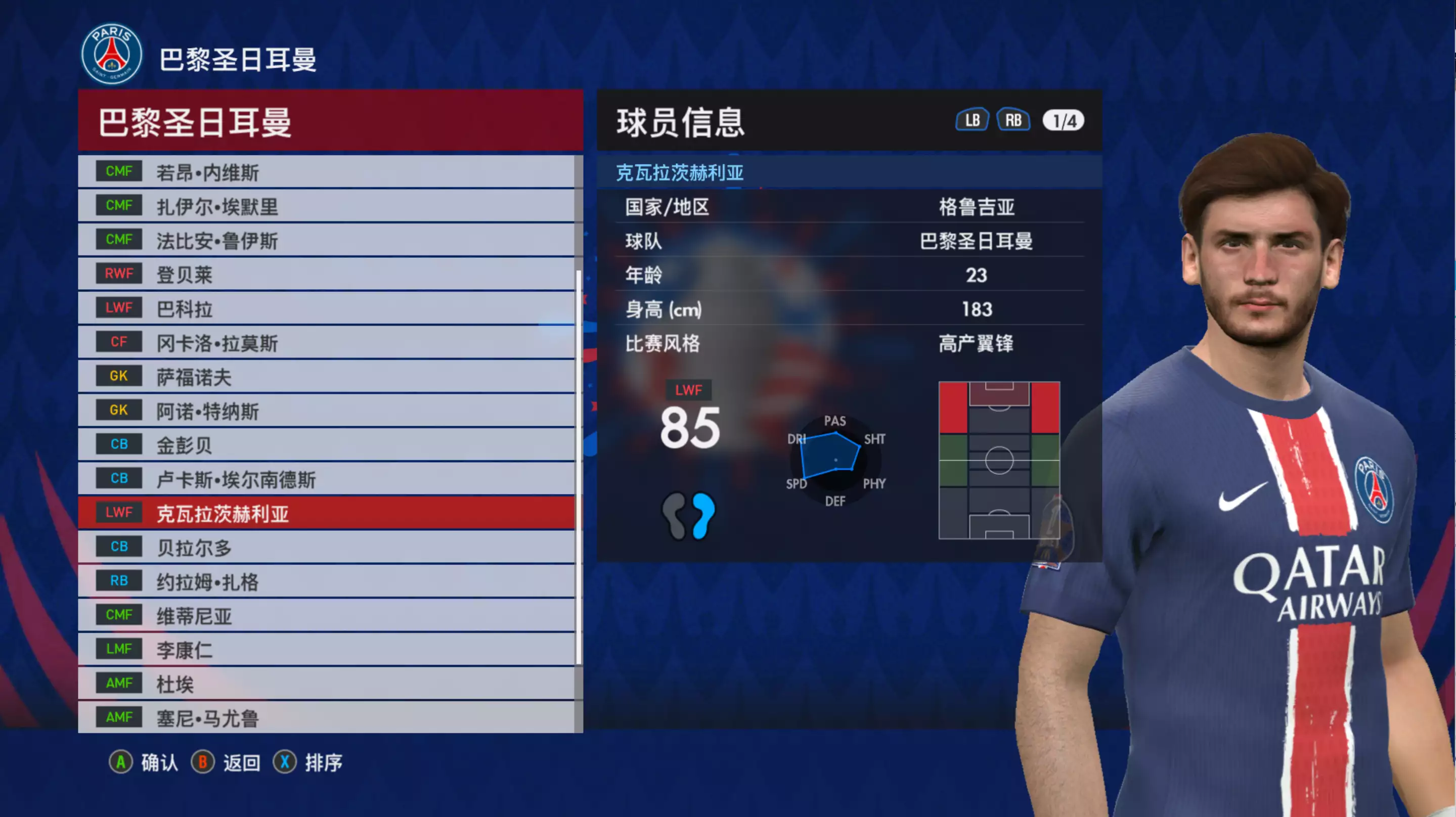Select LMF player 李康仁
The image size is (1456, 817).
tap(326, 649)
